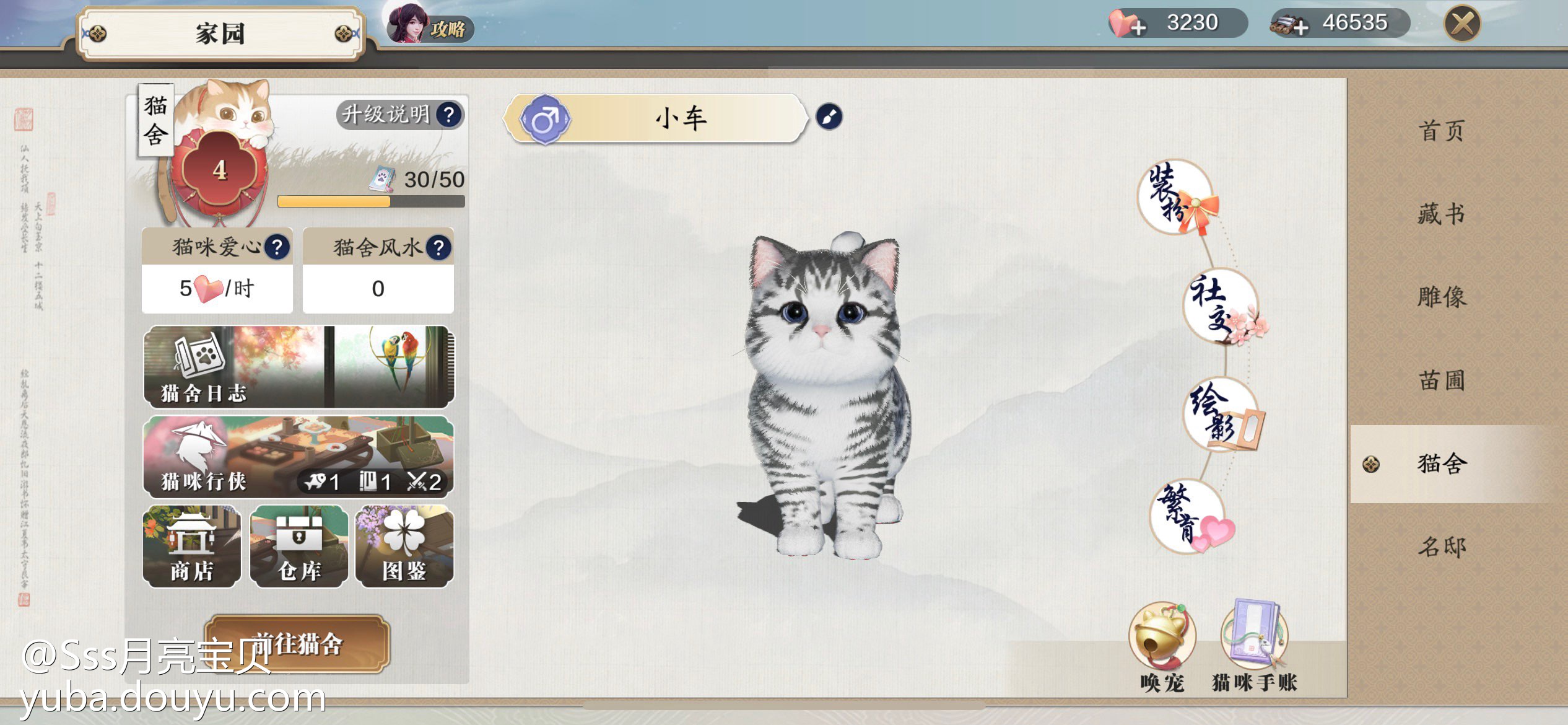1568x725 pixels.
Task: Open the 猫咪行侠 cat adventure panel
Action: click(x=298, y=457)
